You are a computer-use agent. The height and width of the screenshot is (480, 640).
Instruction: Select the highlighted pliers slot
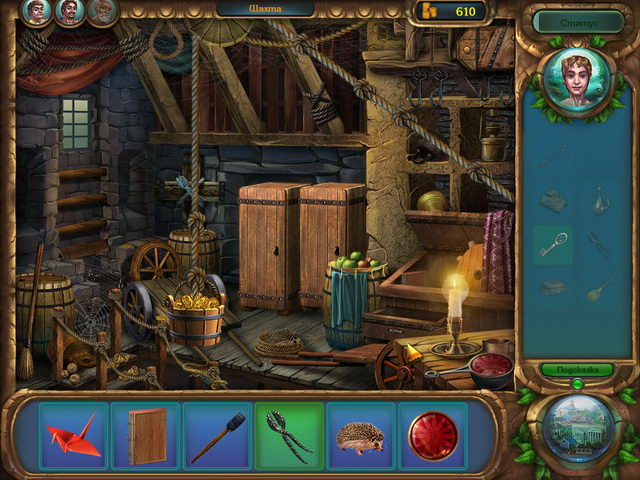(289, 436)
